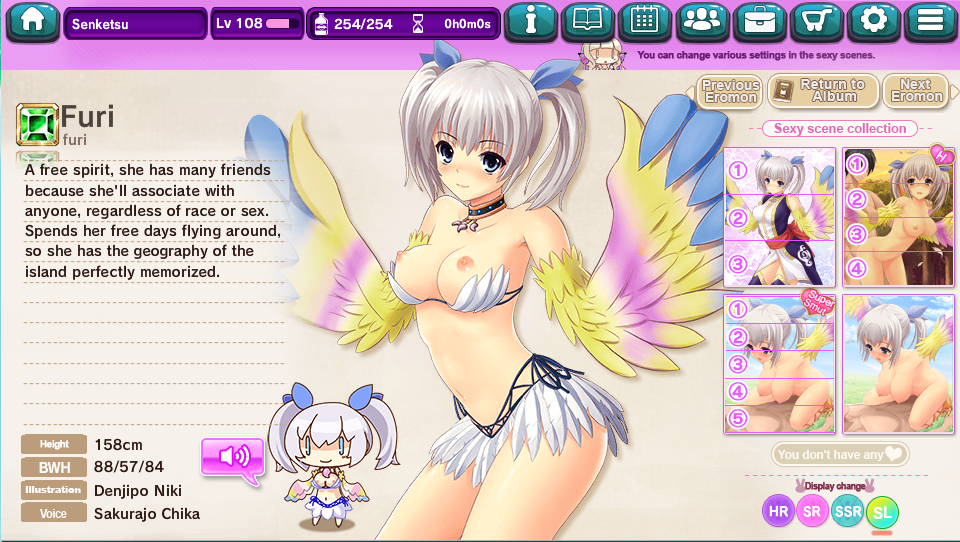Open the briefcase inventory icon
Screen dimensions: 960x542
click(760, 21)
